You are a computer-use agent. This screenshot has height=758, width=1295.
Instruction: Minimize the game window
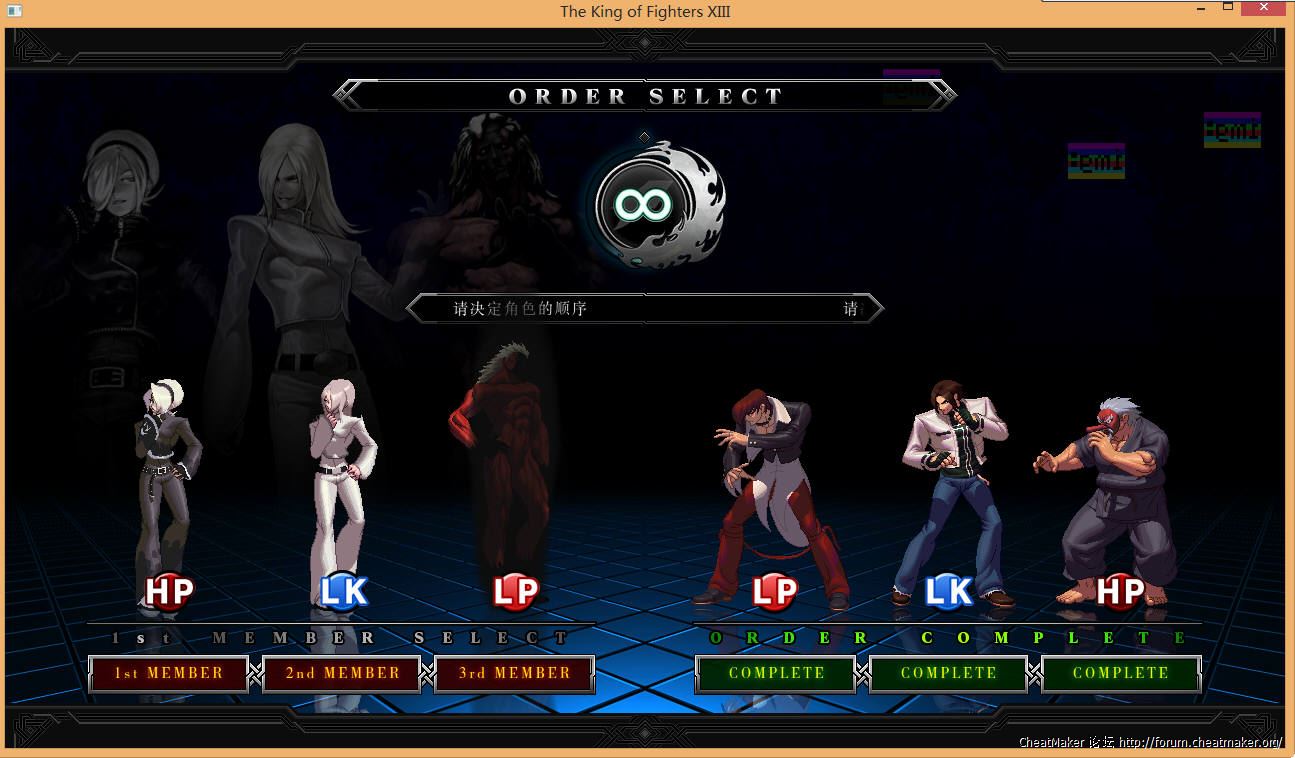[1201, 8]
